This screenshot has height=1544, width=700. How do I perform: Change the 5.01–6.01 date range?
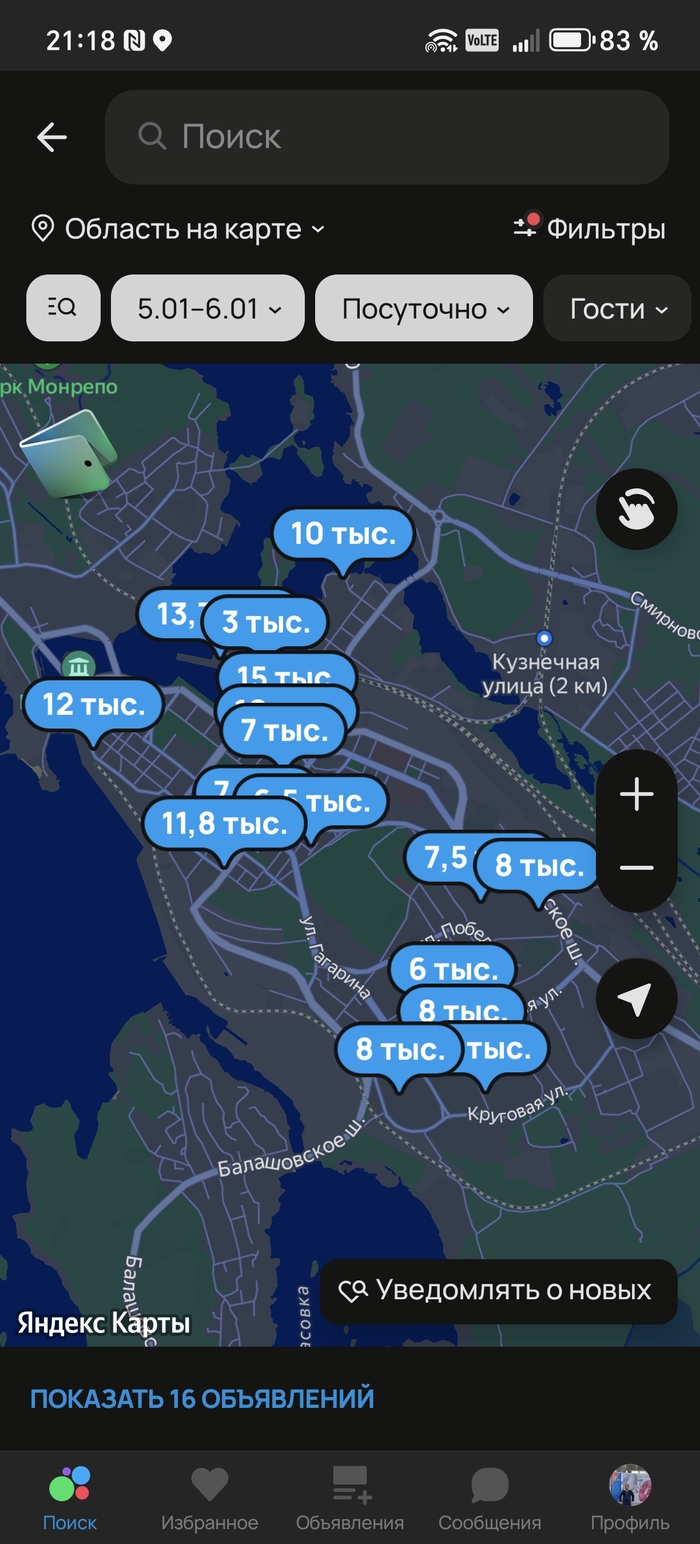208,308
